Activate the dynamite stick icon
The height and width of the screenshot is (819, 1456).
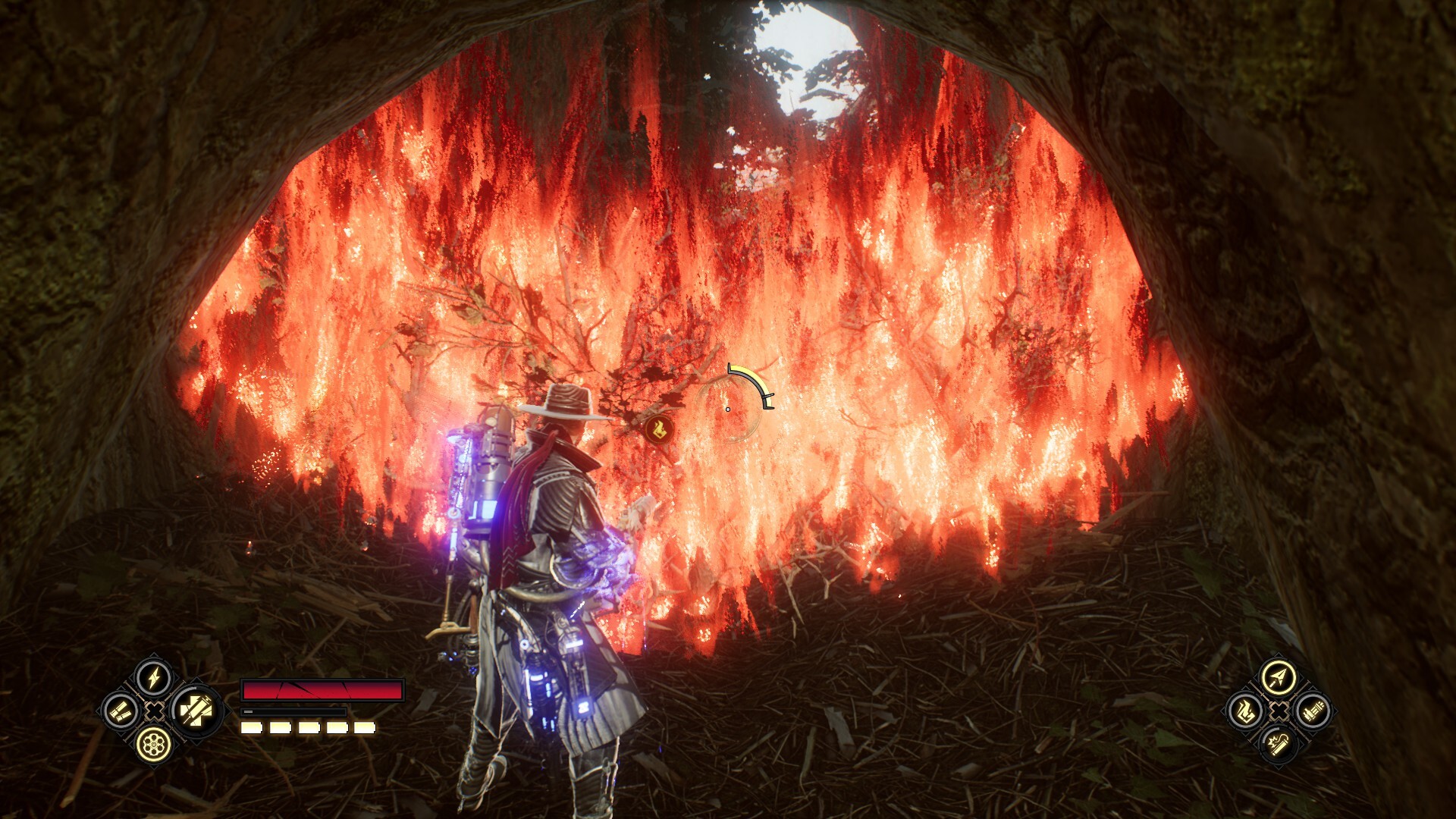coord(1279,745)
